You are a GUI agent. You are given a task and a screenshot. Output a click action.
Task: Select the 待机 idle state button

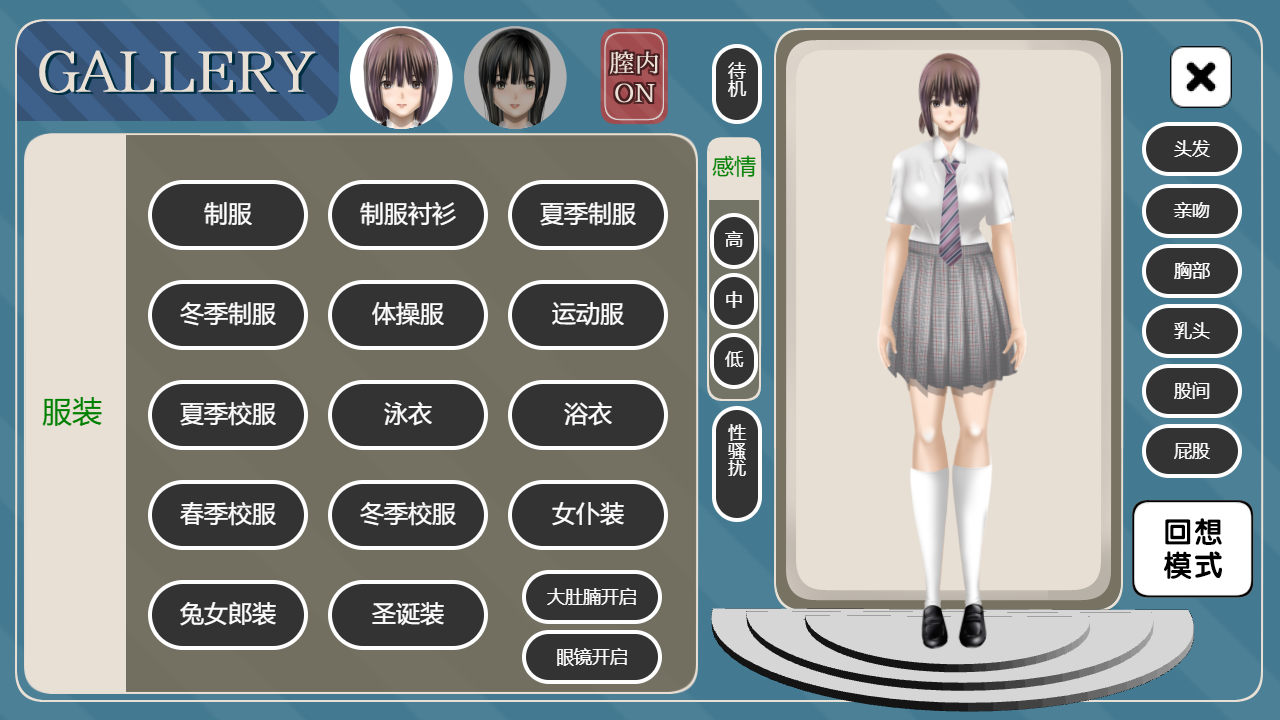pos(737,84)
